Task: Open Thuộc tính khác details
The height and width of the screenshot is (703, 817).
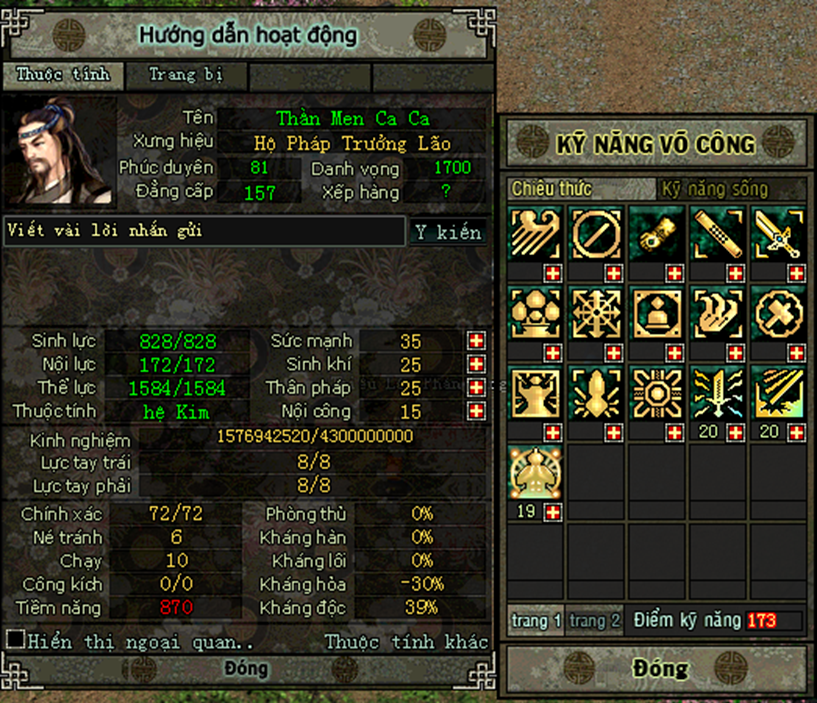Action: pos(406,642)
